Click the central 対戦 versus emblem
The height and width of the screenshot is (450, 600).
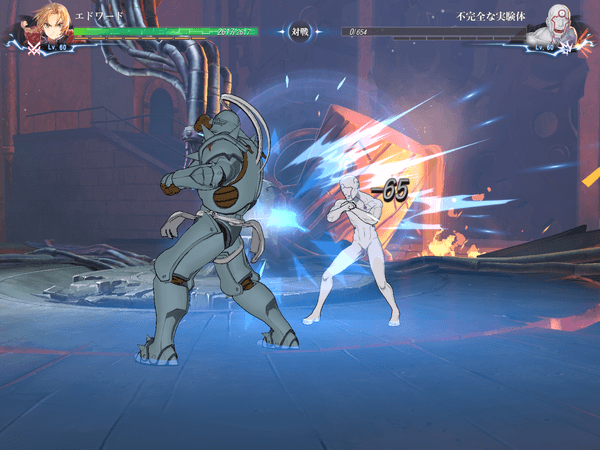(x=299, y=31)
